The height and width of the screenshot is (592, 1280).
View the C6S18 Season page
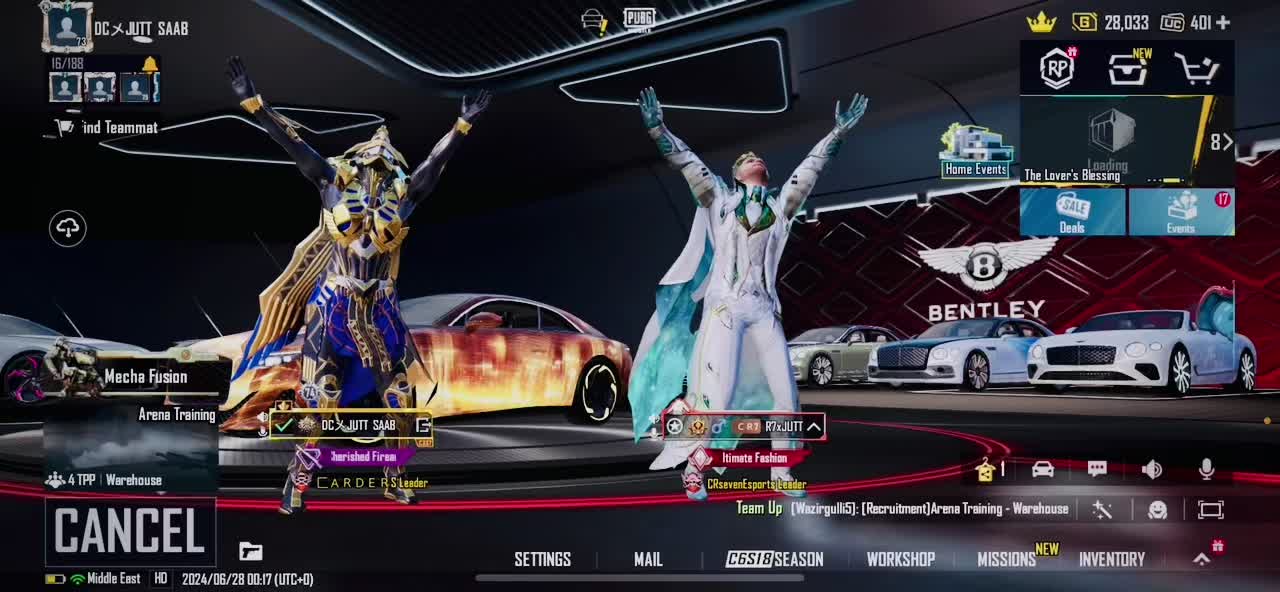[x=775, y=559]
